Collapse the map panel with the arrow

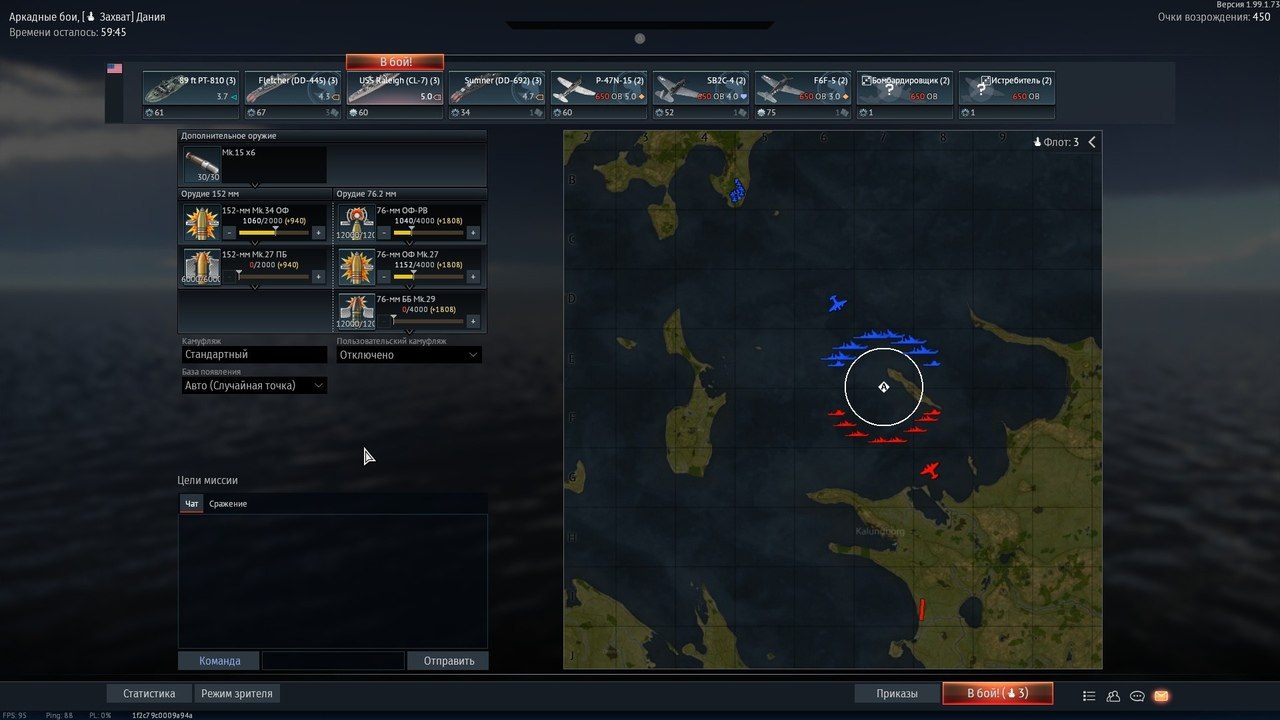click(1092, 142)
